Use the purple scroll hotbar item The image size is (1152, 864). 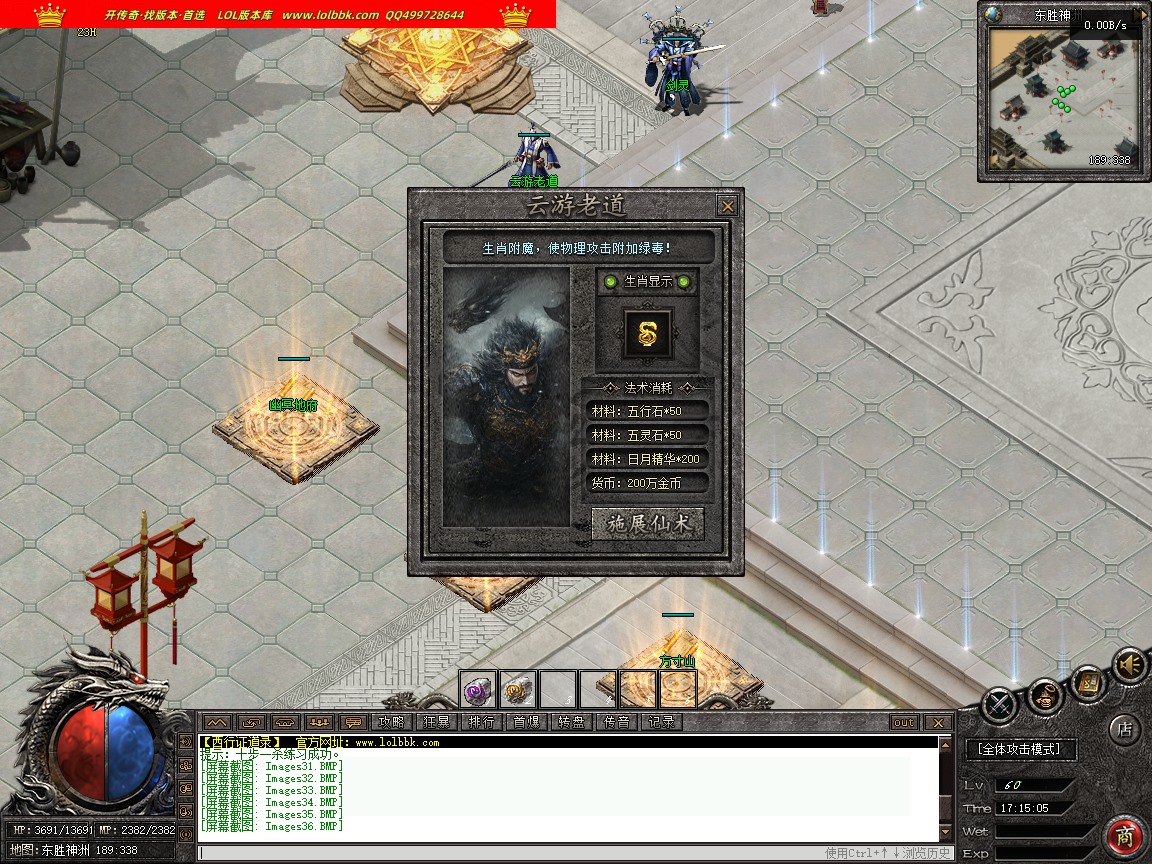(477, 689)
